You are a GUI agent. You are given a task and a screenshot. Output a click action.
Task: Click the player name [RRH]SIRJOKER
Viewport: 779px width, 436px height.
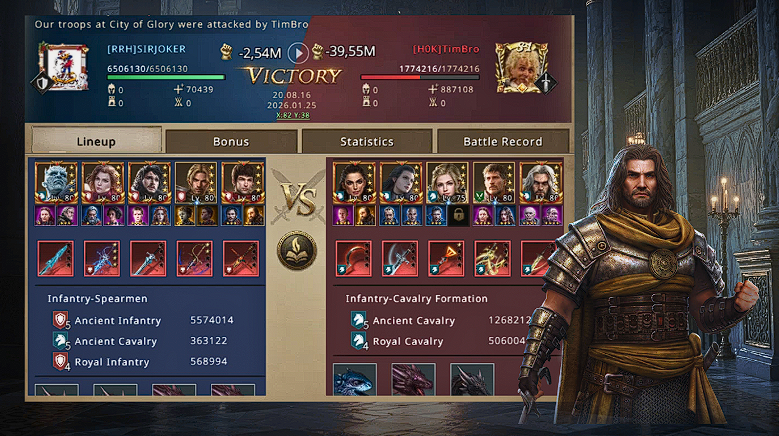[146, 49]
